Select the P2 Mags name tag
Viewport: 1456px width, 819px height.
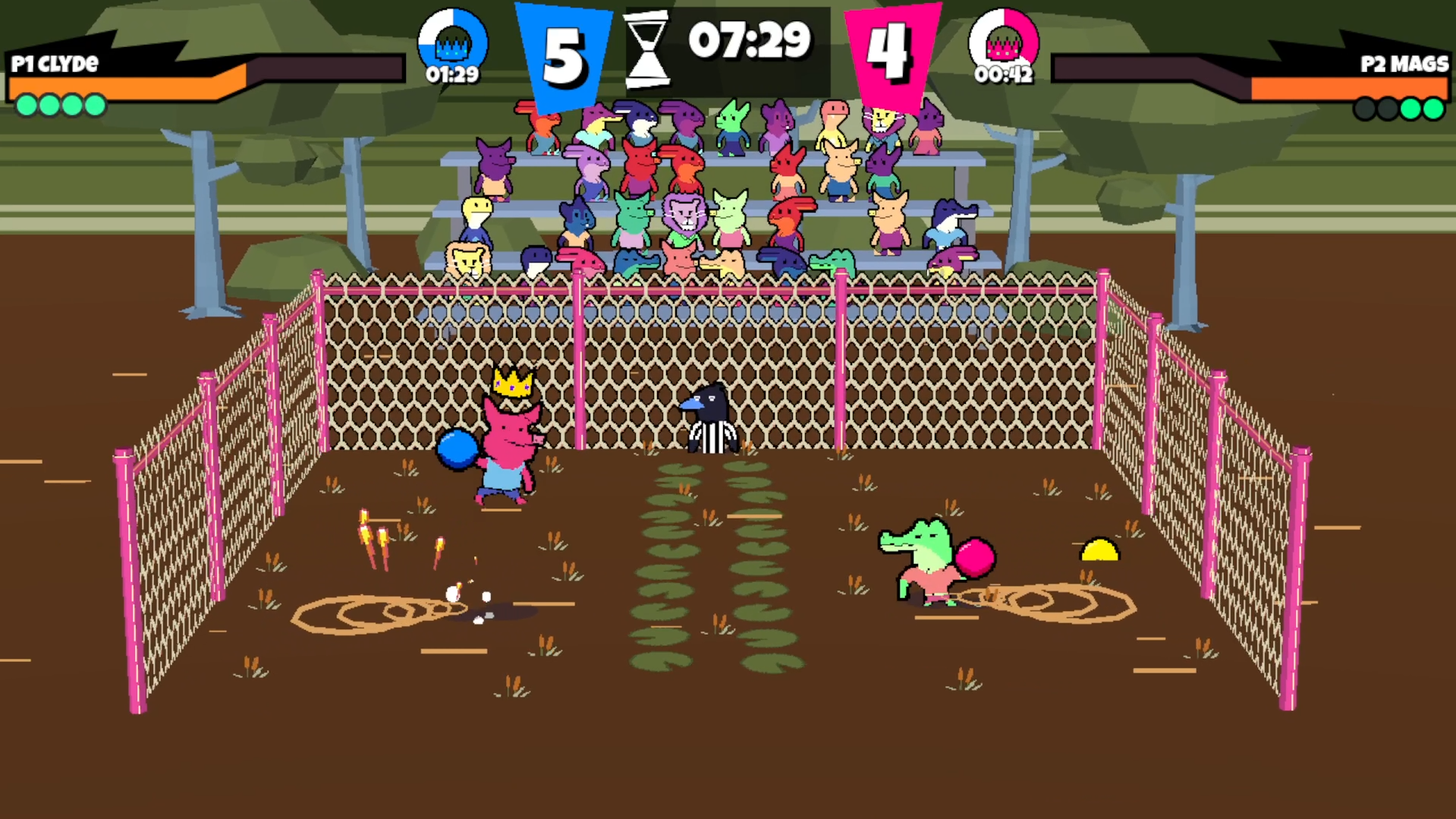click(x=1404, y=64)
